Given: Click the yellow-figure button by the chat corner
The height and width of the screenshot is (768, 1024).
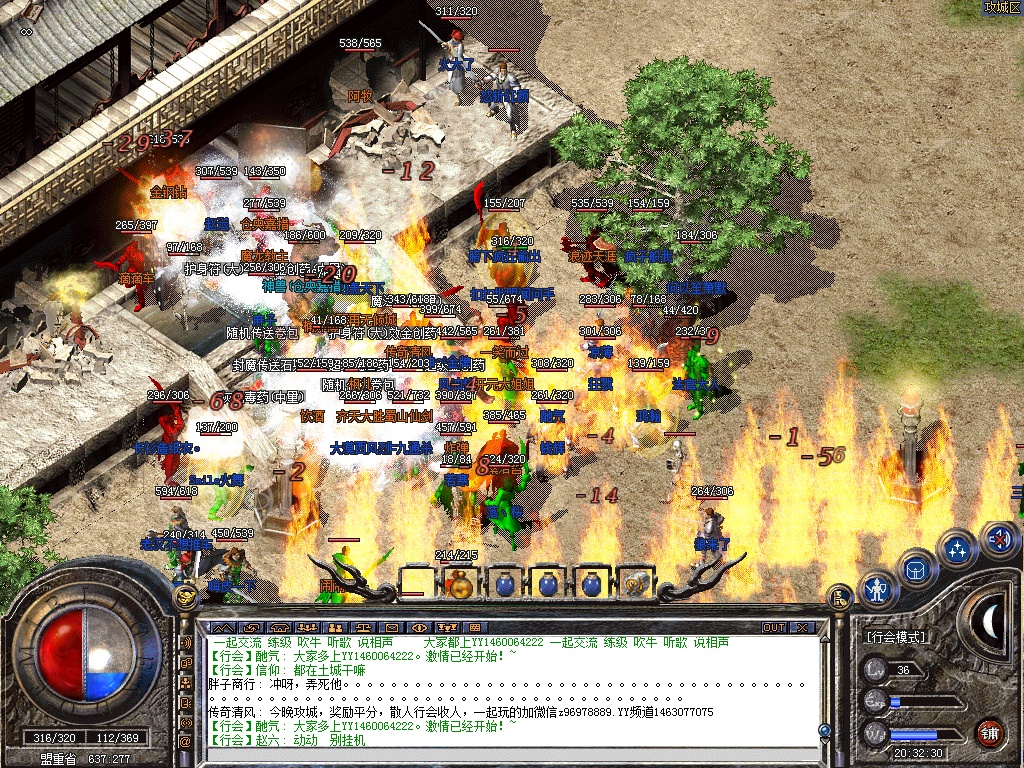Looking at the screenshot, I should [840, 598].
